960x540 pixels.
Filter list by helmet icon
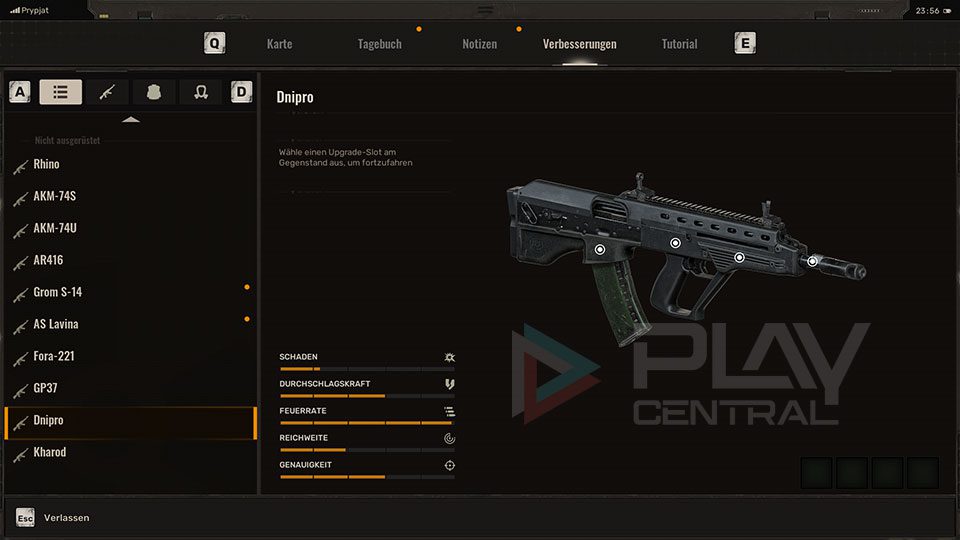point(201,92)
